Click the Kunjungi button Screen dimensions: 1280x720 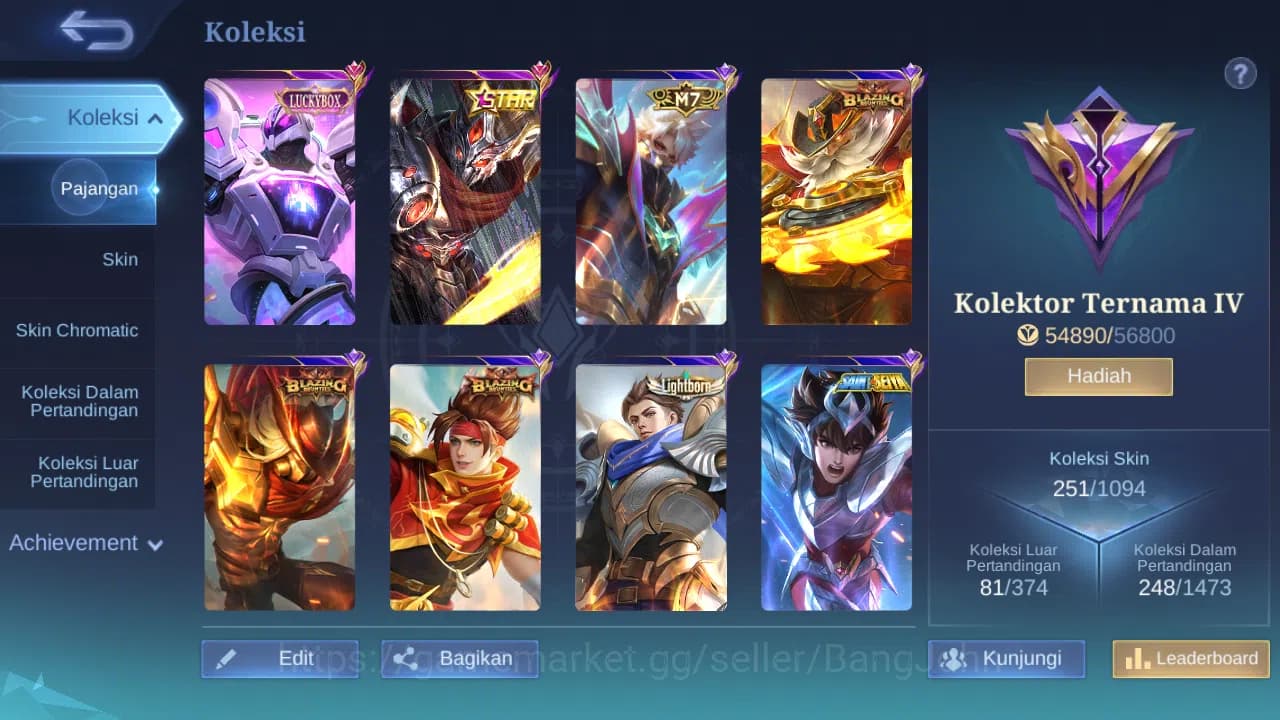click(x=1006, y=659)
